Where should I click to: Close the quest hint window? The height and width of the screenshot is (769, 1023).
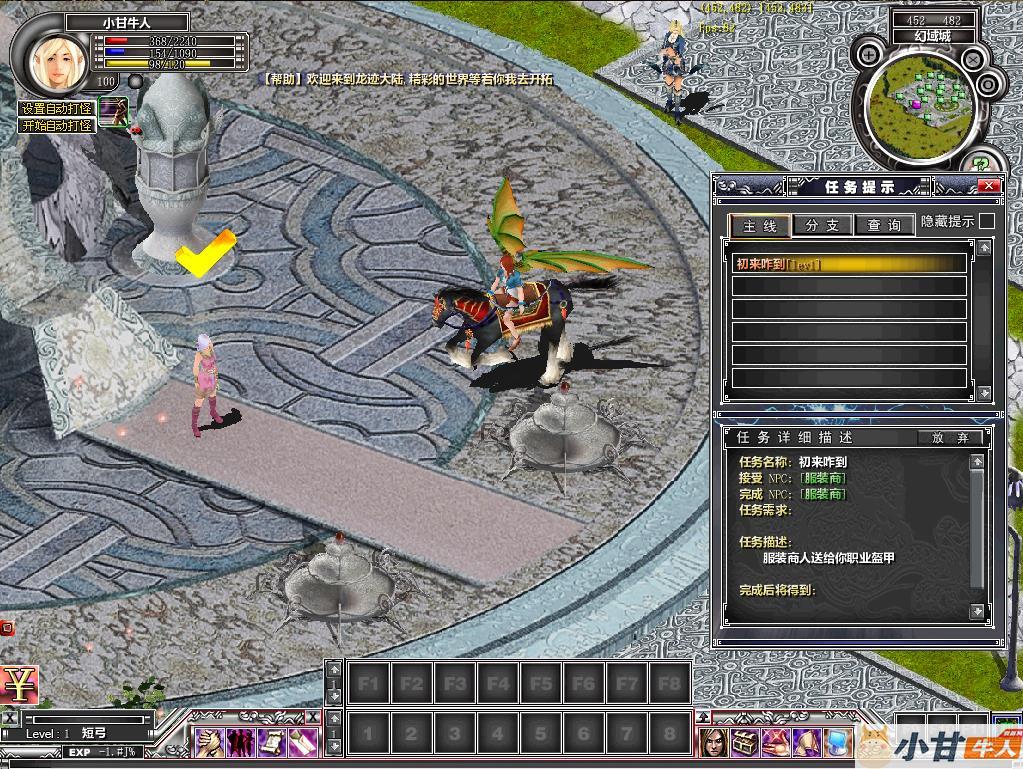click(x=988, y=187)
